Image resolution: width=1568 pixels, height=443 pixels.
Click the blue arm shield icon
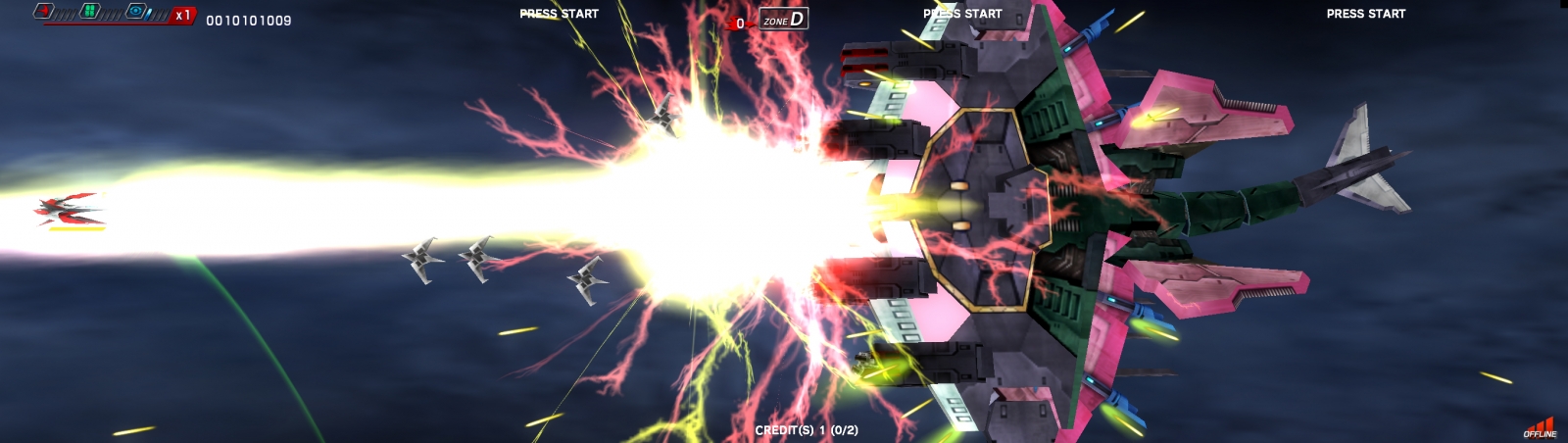[x=136, y=12]
